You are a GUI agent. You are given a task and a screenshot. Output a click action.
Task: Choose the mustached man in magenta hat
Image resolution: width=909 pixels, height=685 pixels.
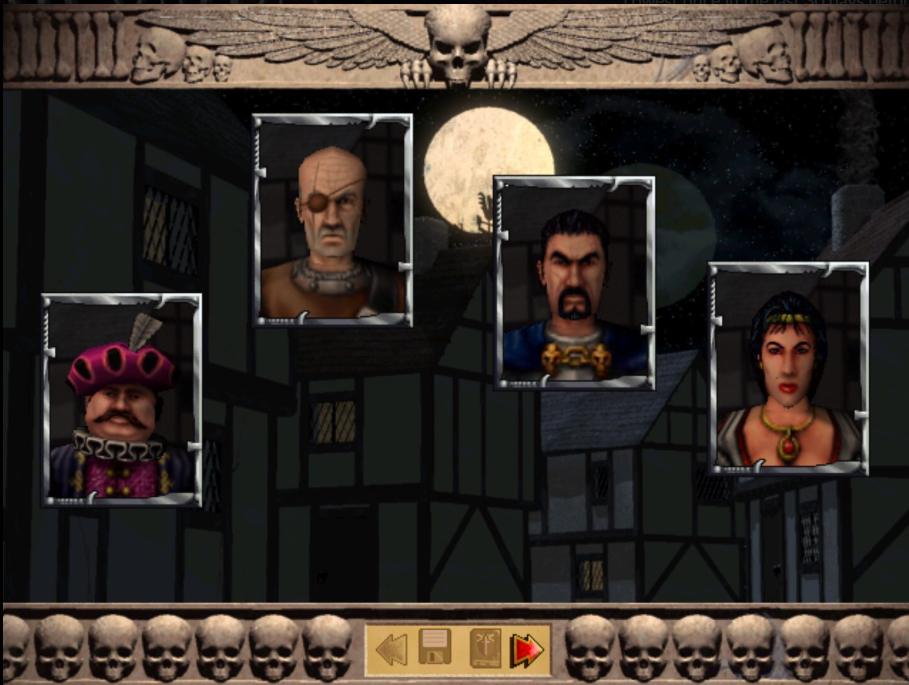click(121, 399)
